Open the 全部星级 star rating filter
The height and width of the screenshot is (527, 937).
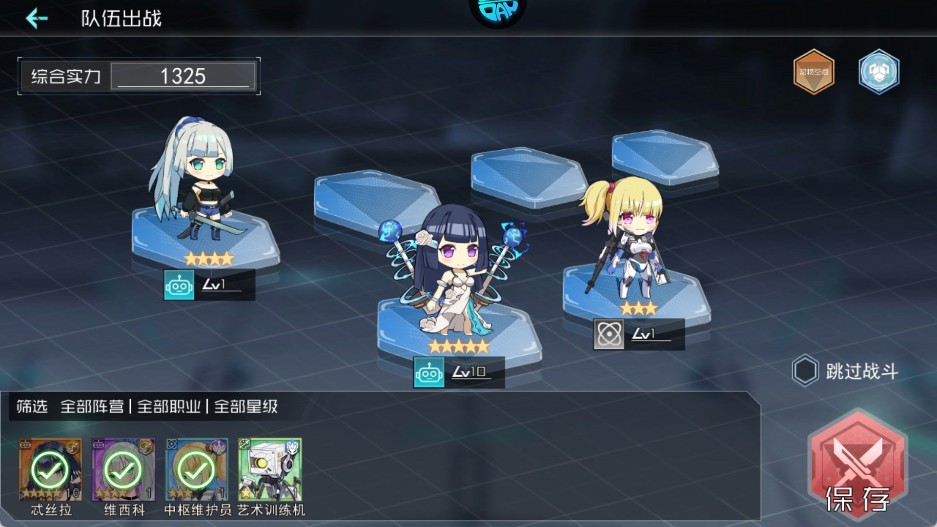tap(244, 407)
